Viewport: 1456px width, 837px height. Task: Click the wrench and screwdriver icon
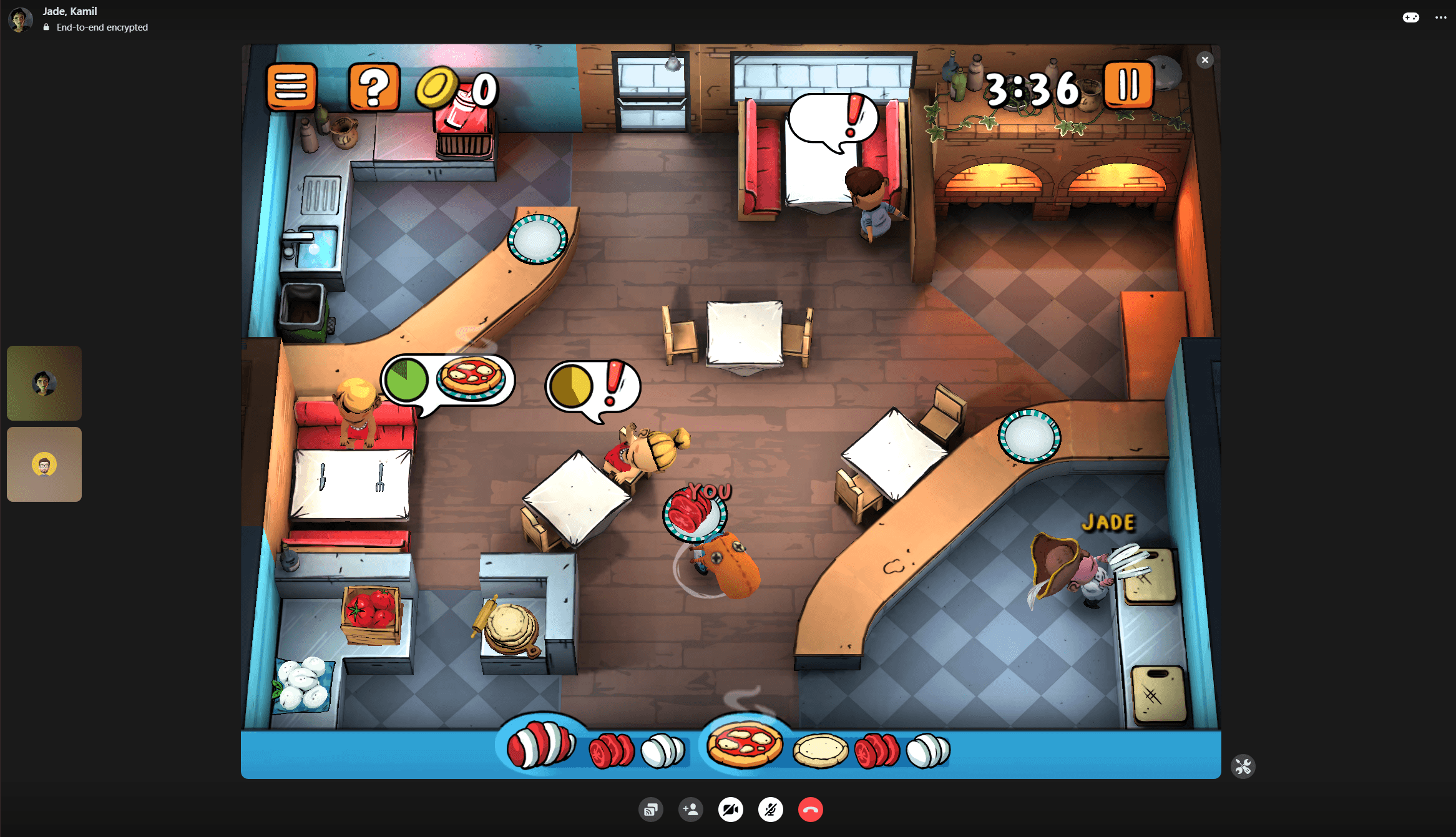pyautogui.click(x=1243, y=766)
